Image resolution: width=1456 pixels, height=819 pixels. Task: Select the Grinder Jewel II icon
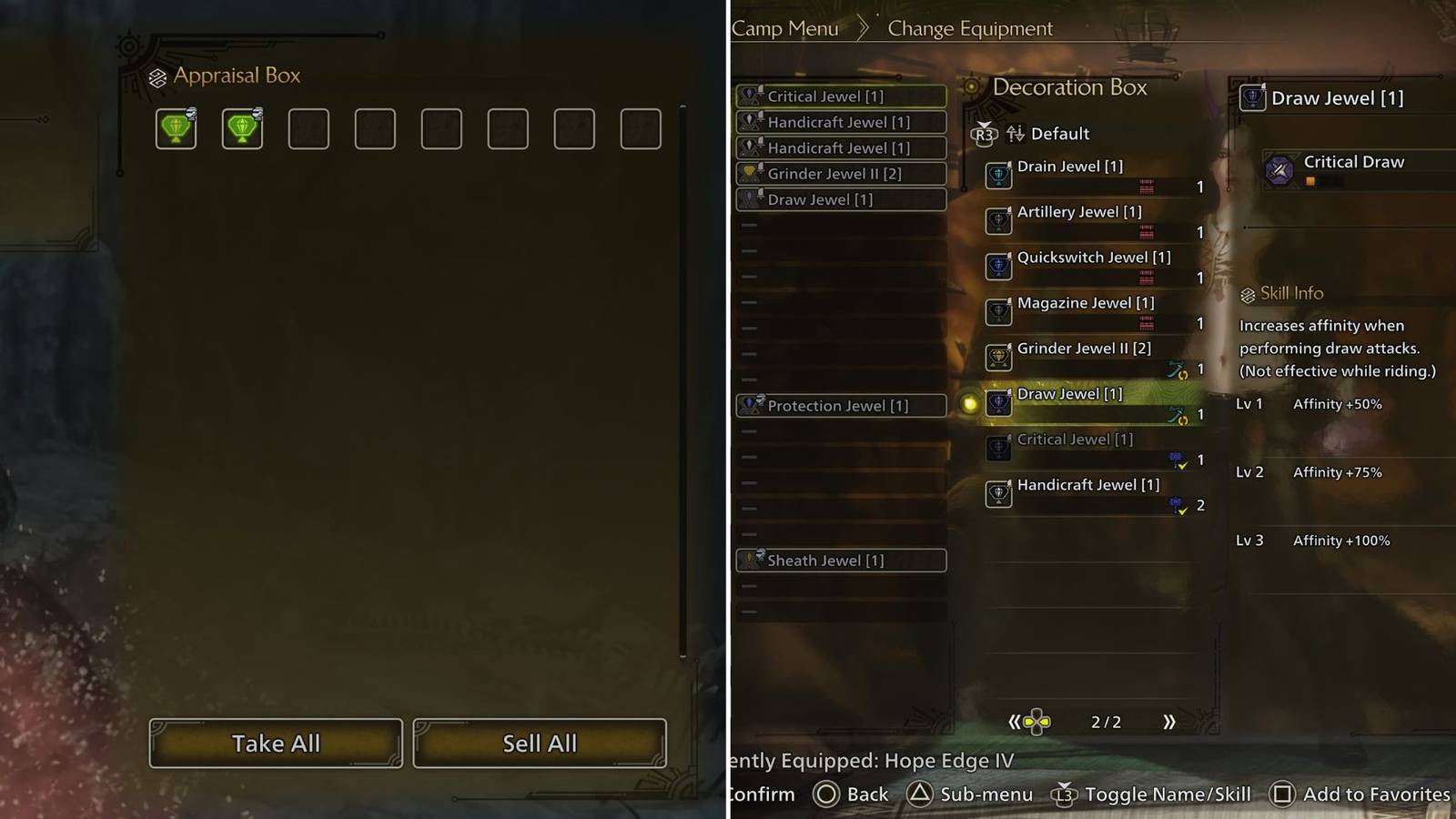pyautogui.click(x=998, y=358)
